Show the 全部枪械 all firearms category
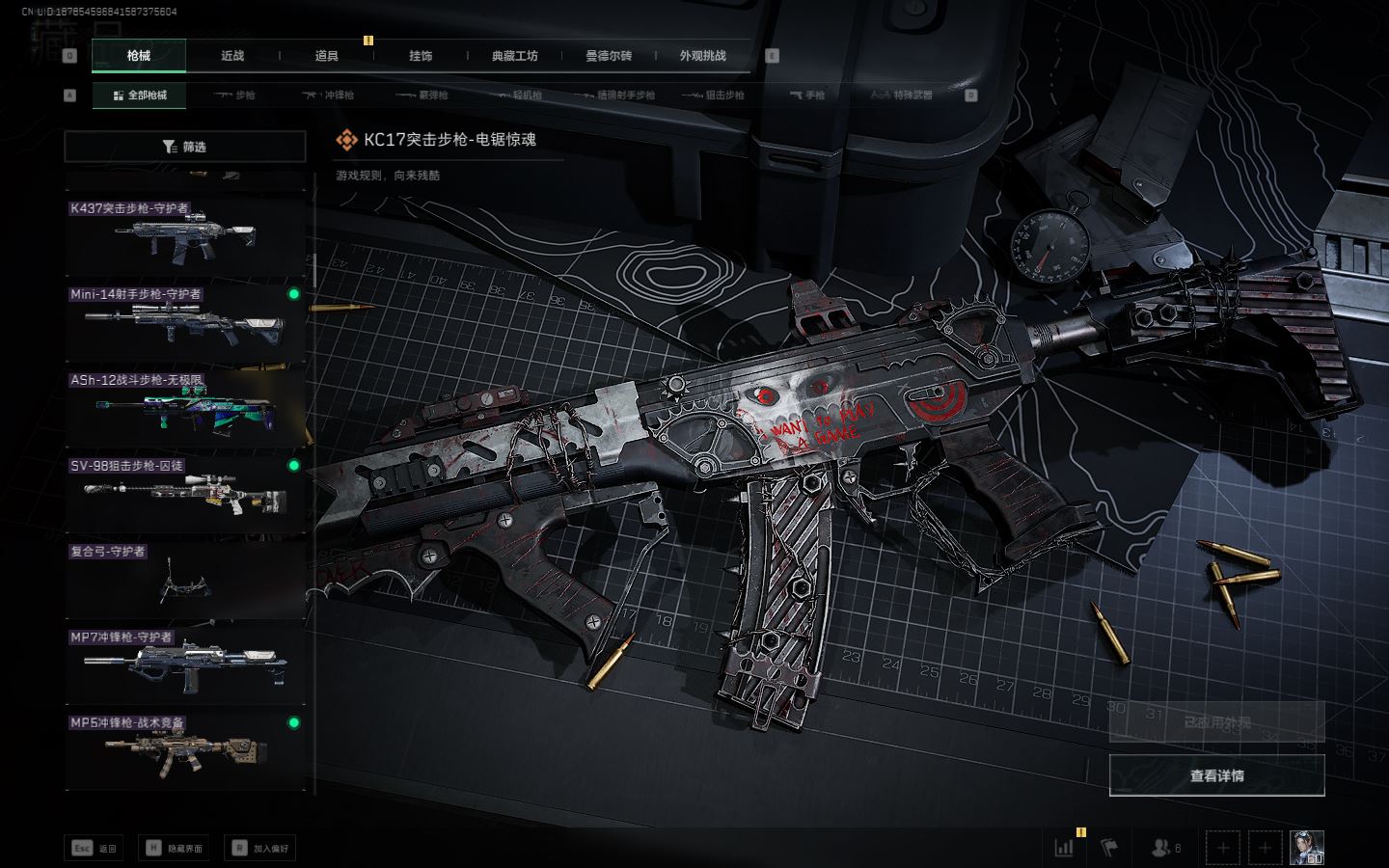Screen dimensions: 1389x868 pos(140,95)
